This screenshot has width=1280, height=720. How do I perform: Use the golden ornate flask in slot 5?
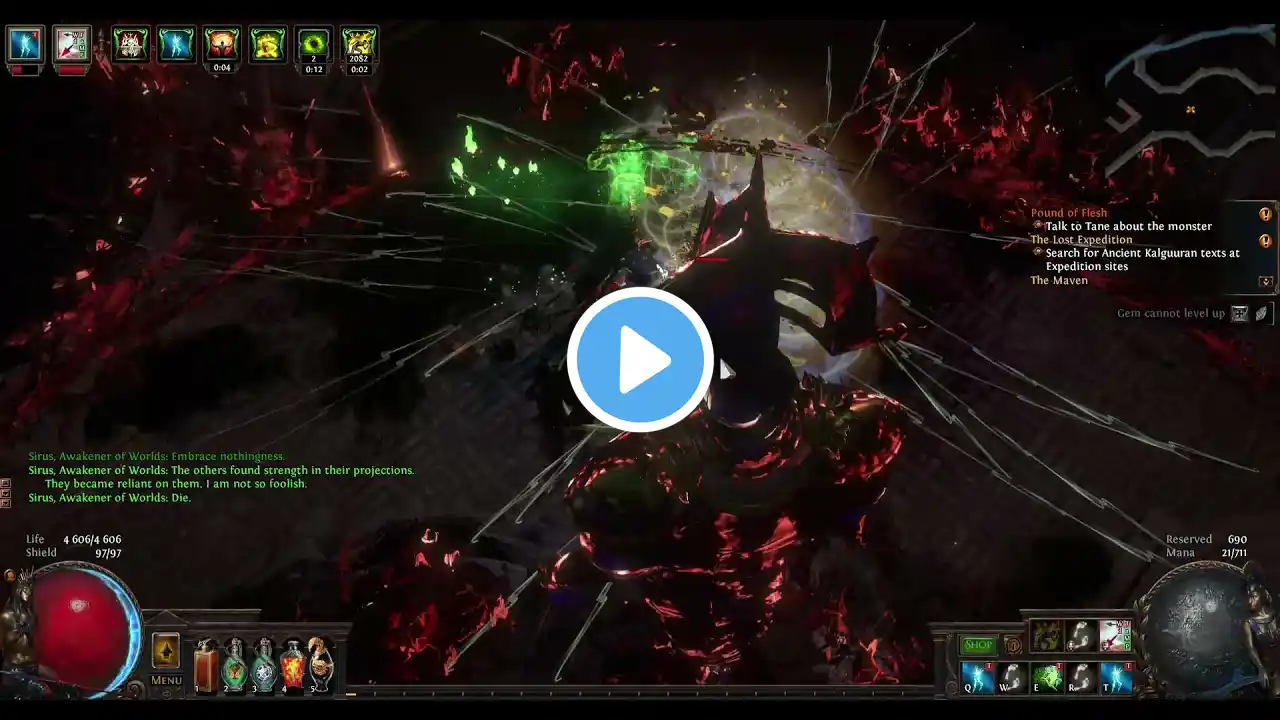[321, 665]
